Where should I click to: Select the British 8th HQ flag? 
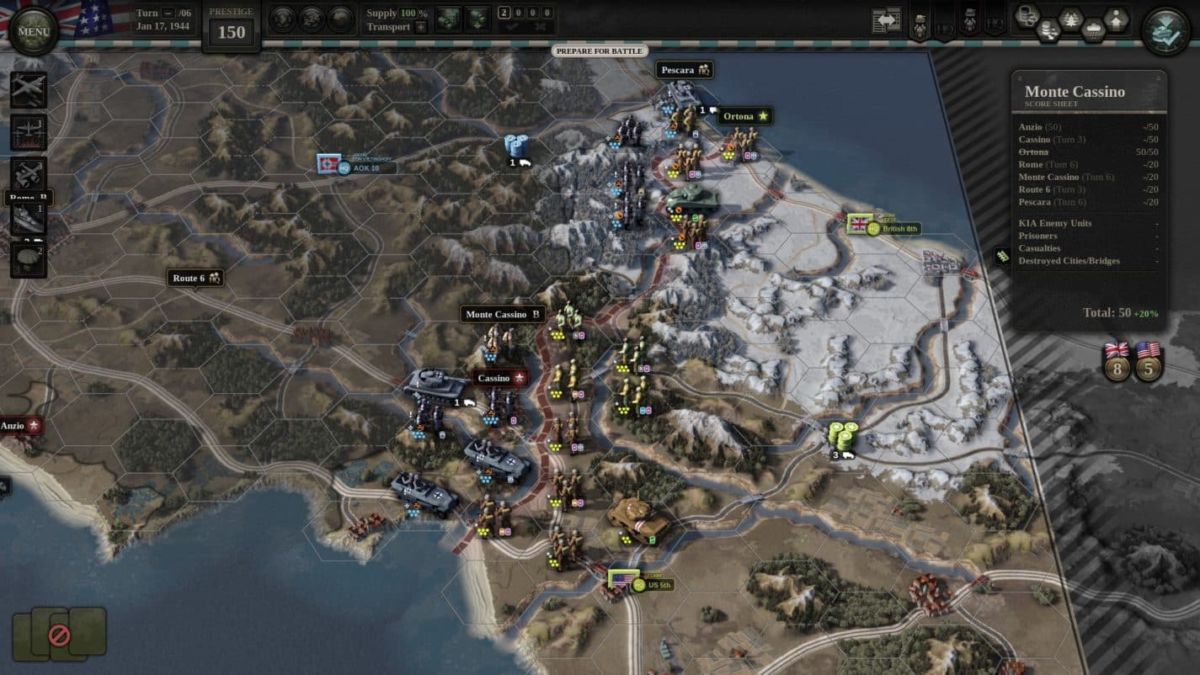[x=859, y=224]
